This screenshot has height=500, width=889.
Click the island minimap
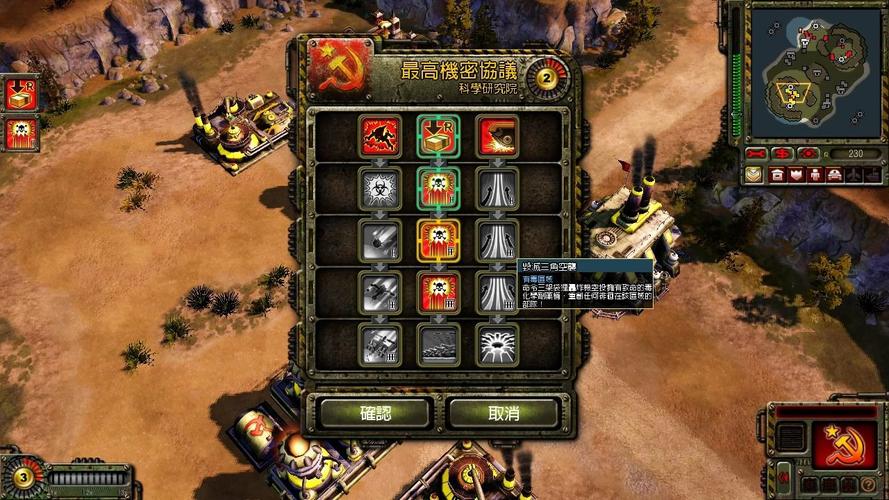click(x=809, y=72)
